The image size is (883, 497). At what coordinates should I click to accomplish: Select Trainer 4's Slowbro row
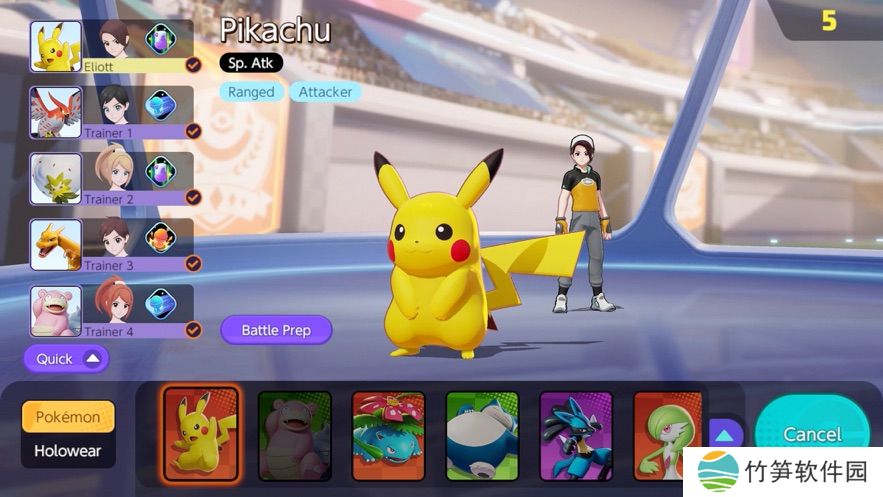click(x=114, y=310)
